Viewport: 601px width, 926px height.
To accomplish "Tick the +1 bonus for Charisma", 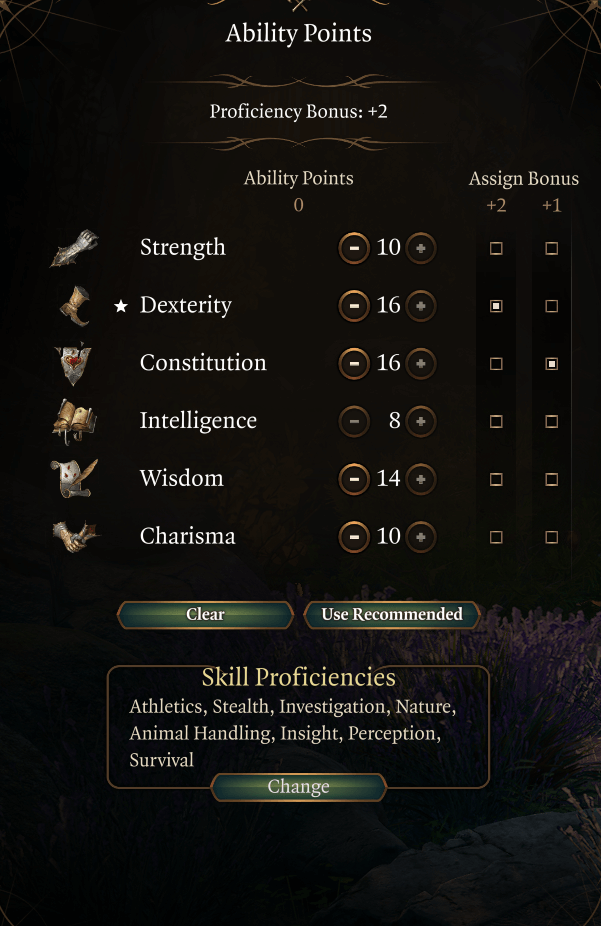I will click(551, 538).
